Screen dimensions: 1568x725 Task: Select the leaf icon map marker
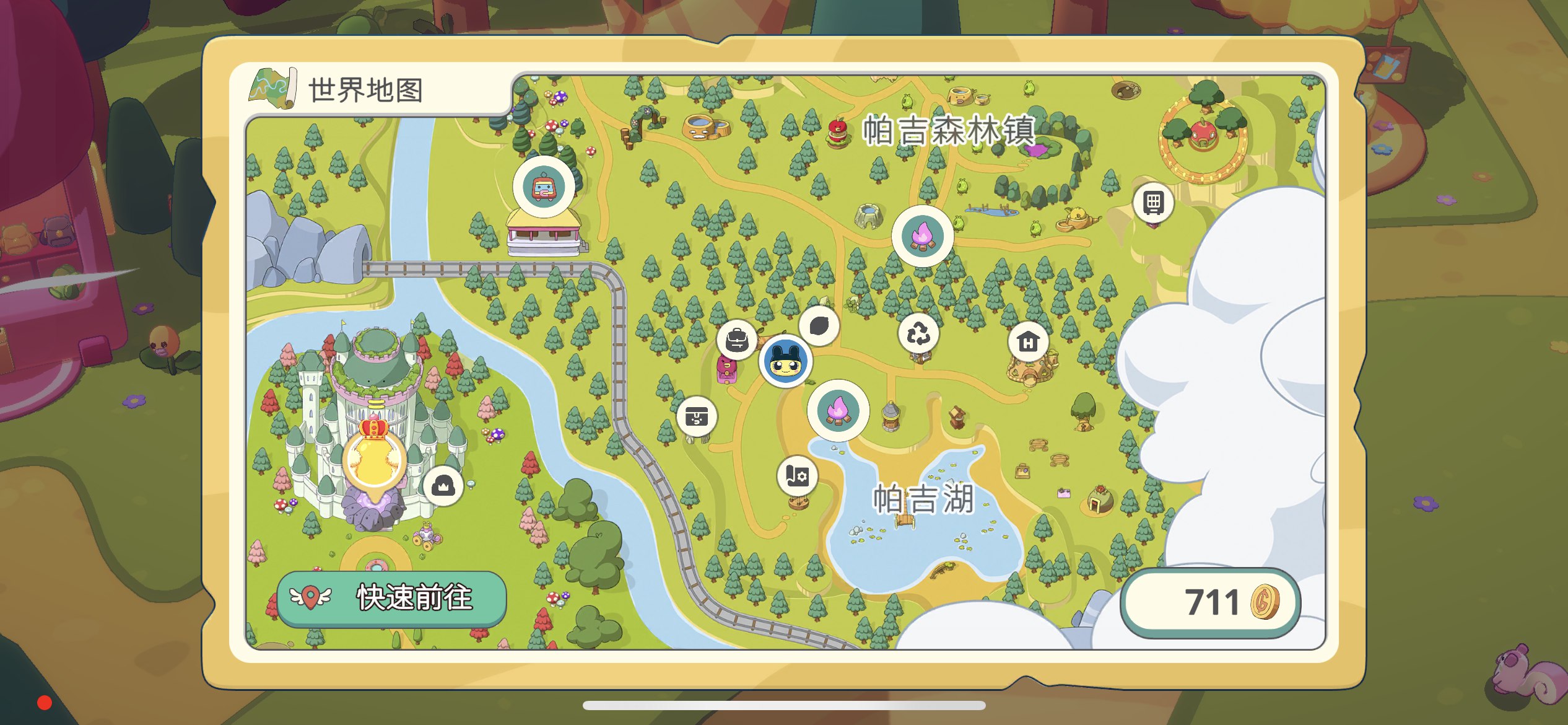pos(819,326)
